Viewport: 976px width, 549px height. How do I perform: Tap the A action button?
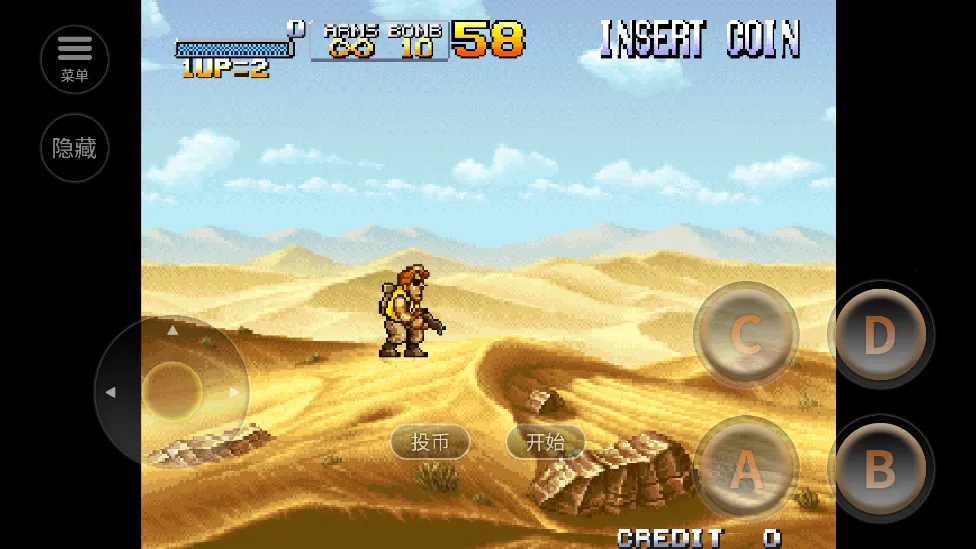(x=745, y=468)
